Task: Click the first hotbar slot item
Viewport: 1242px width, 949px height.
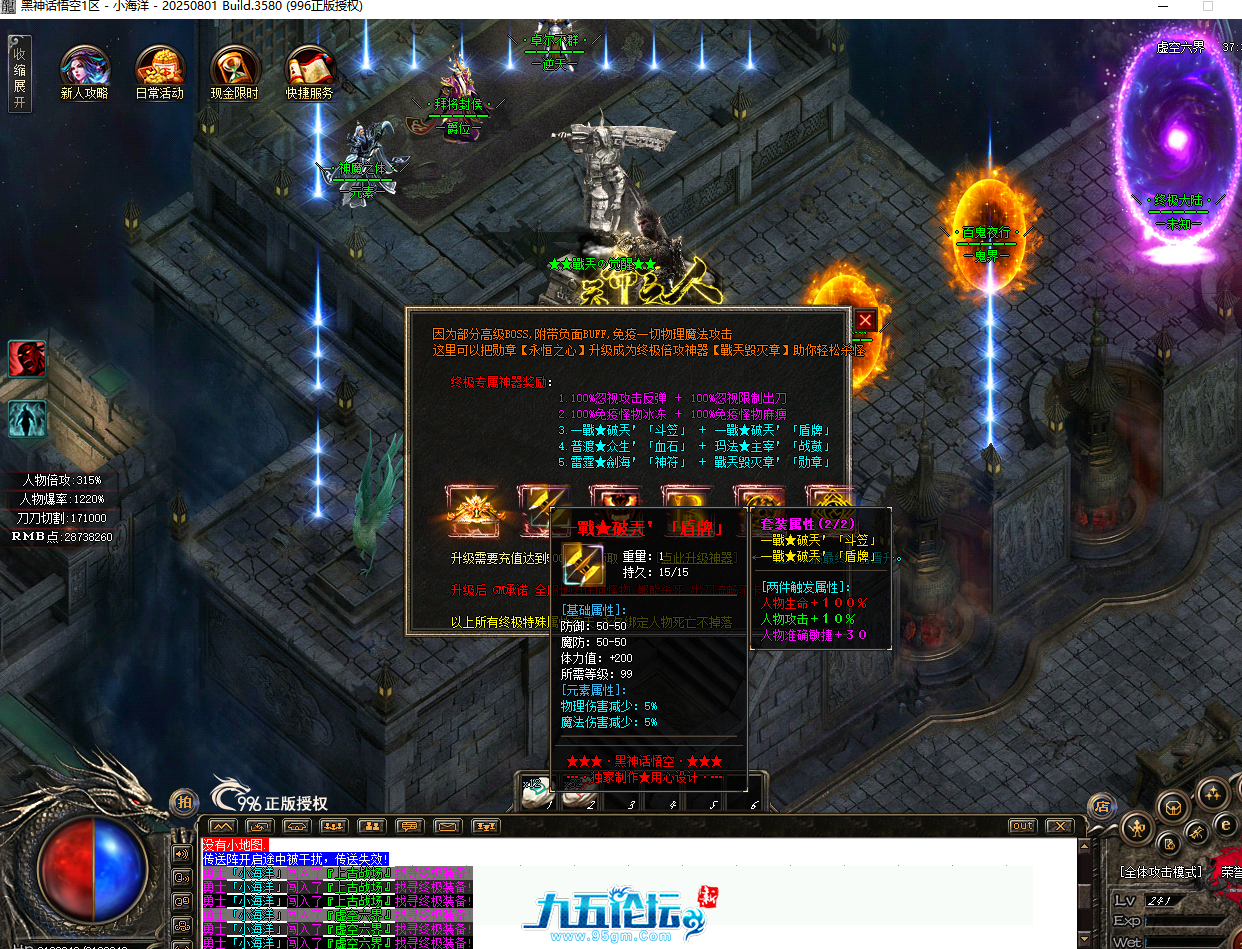Action: [536, 793]
